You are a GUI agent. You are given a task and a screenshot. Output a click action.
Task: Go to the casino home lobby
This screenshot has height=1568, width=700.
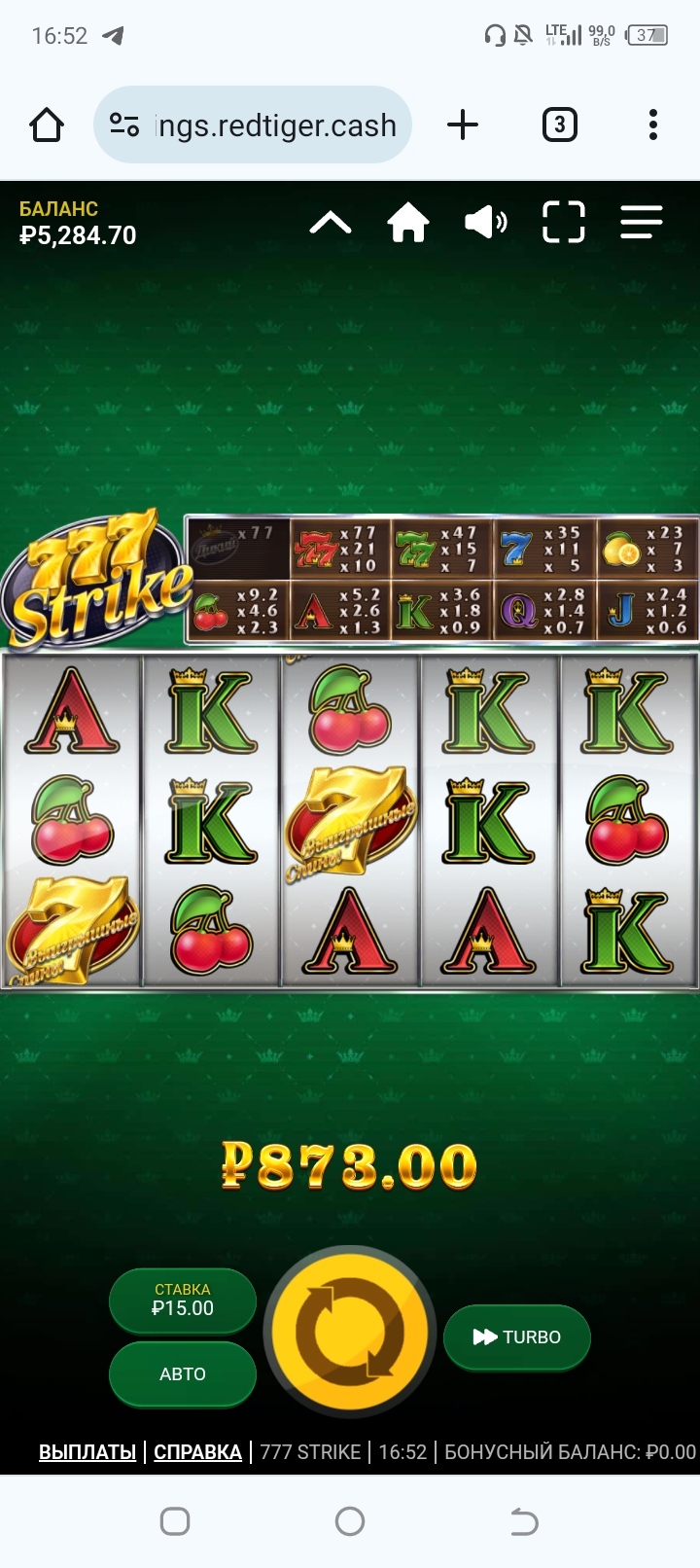tap(408, 223)
